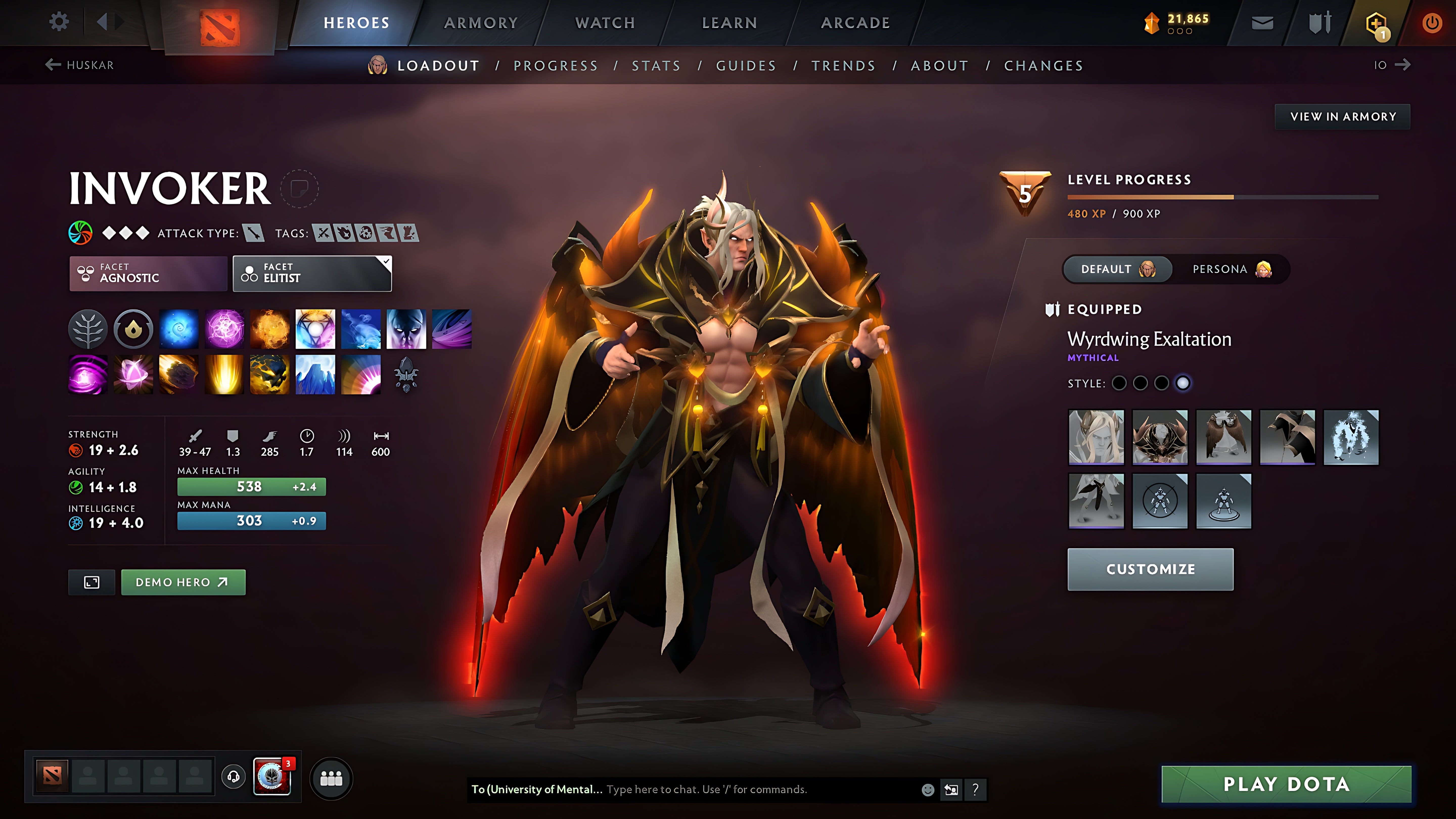Select the Sun Strike ability icon

224,375
